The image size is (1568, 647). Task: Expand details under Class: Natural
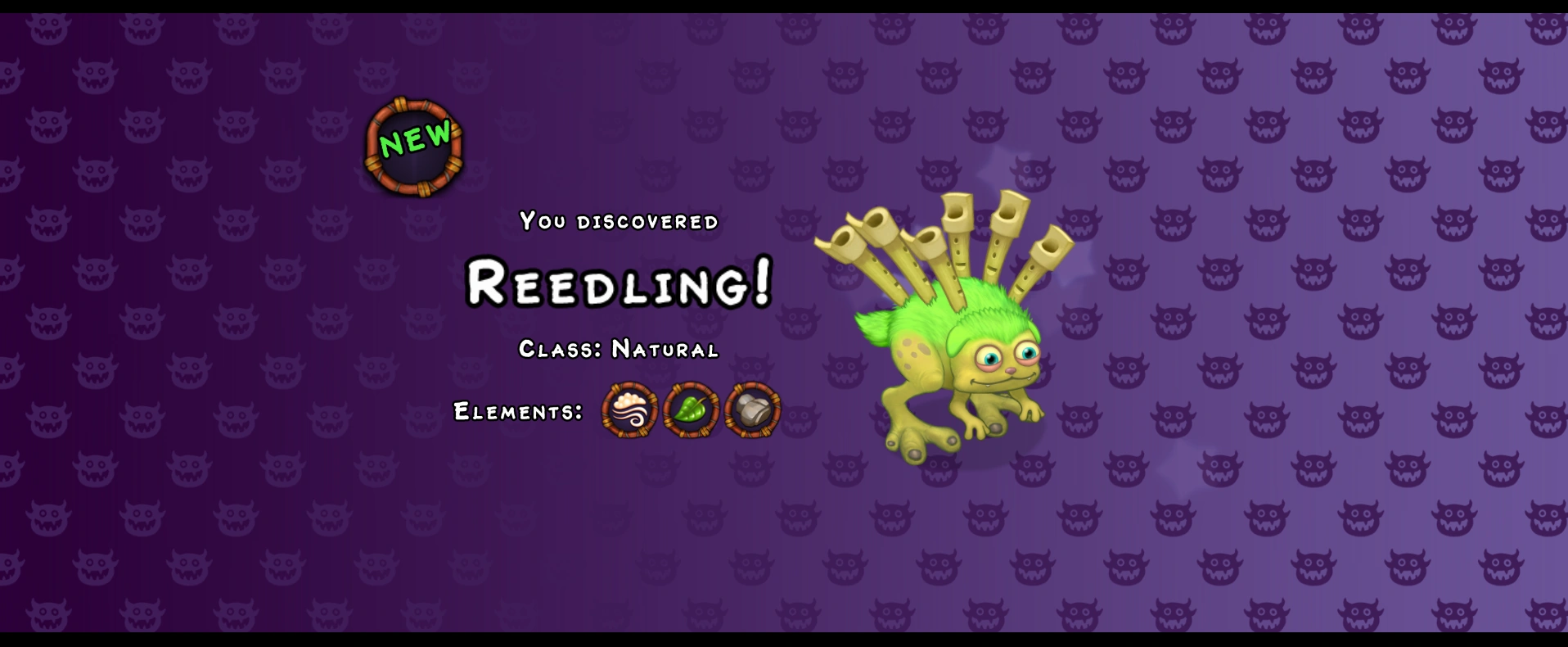[620, 350]
